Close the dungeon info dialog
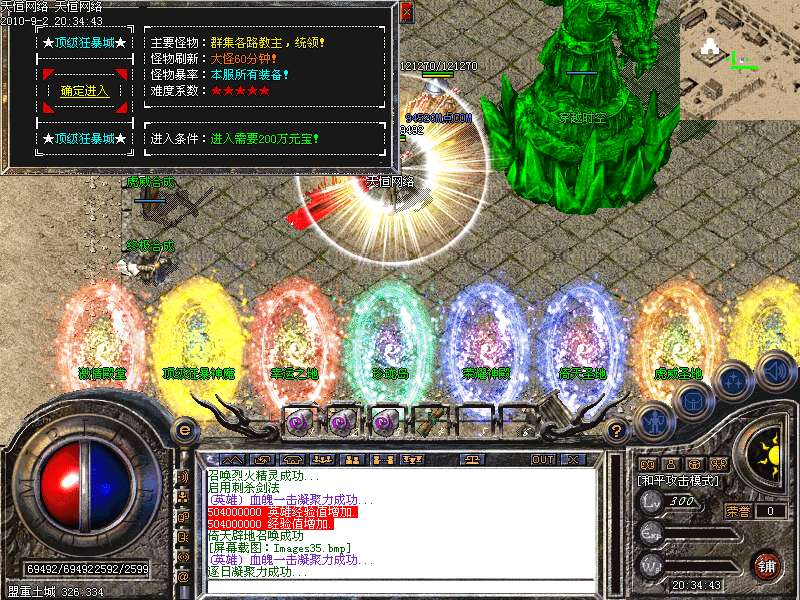 (405, 13)
